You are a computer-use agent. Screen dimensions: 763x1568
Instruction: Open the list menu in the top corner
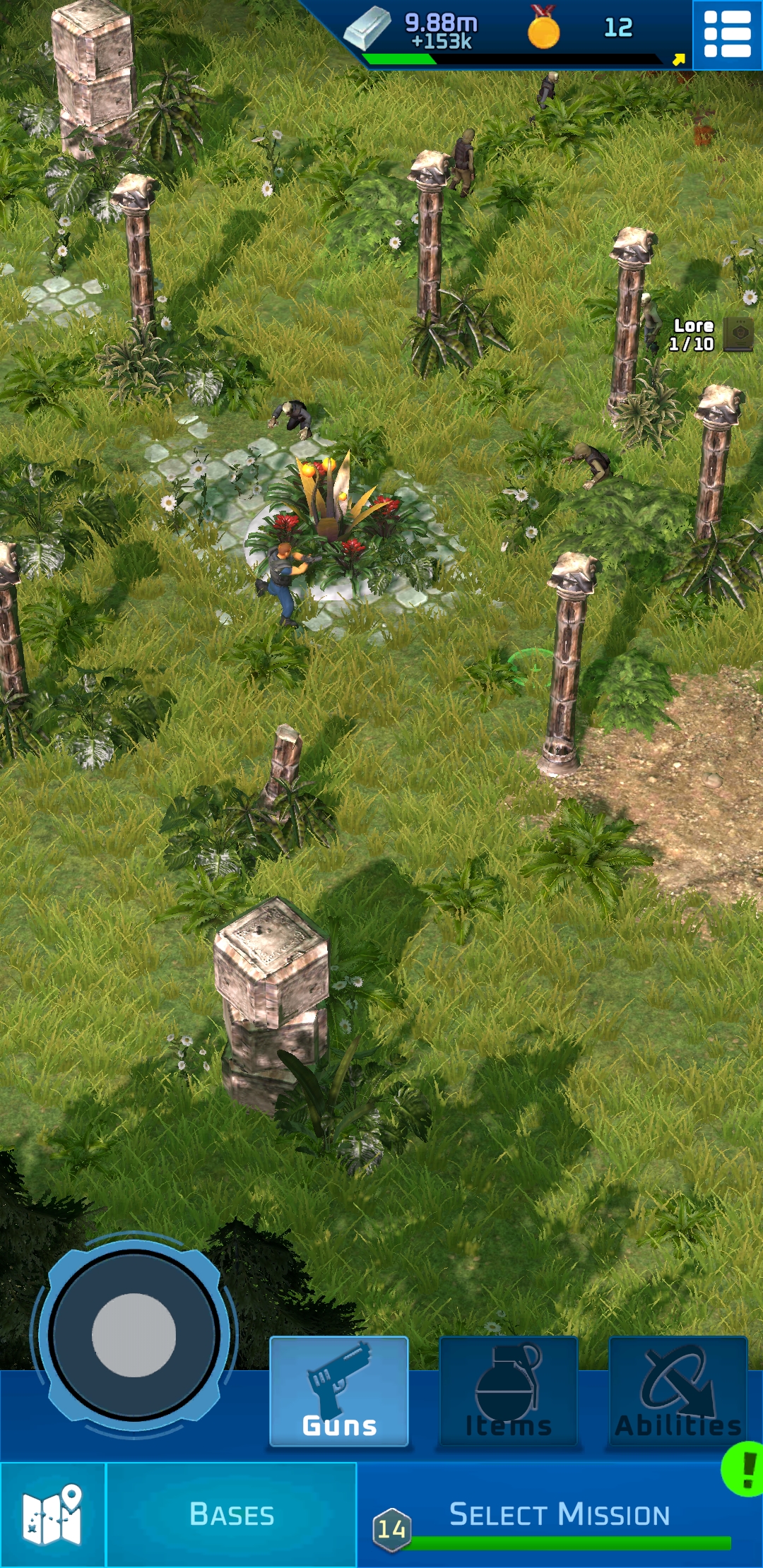tap(727, 34)
